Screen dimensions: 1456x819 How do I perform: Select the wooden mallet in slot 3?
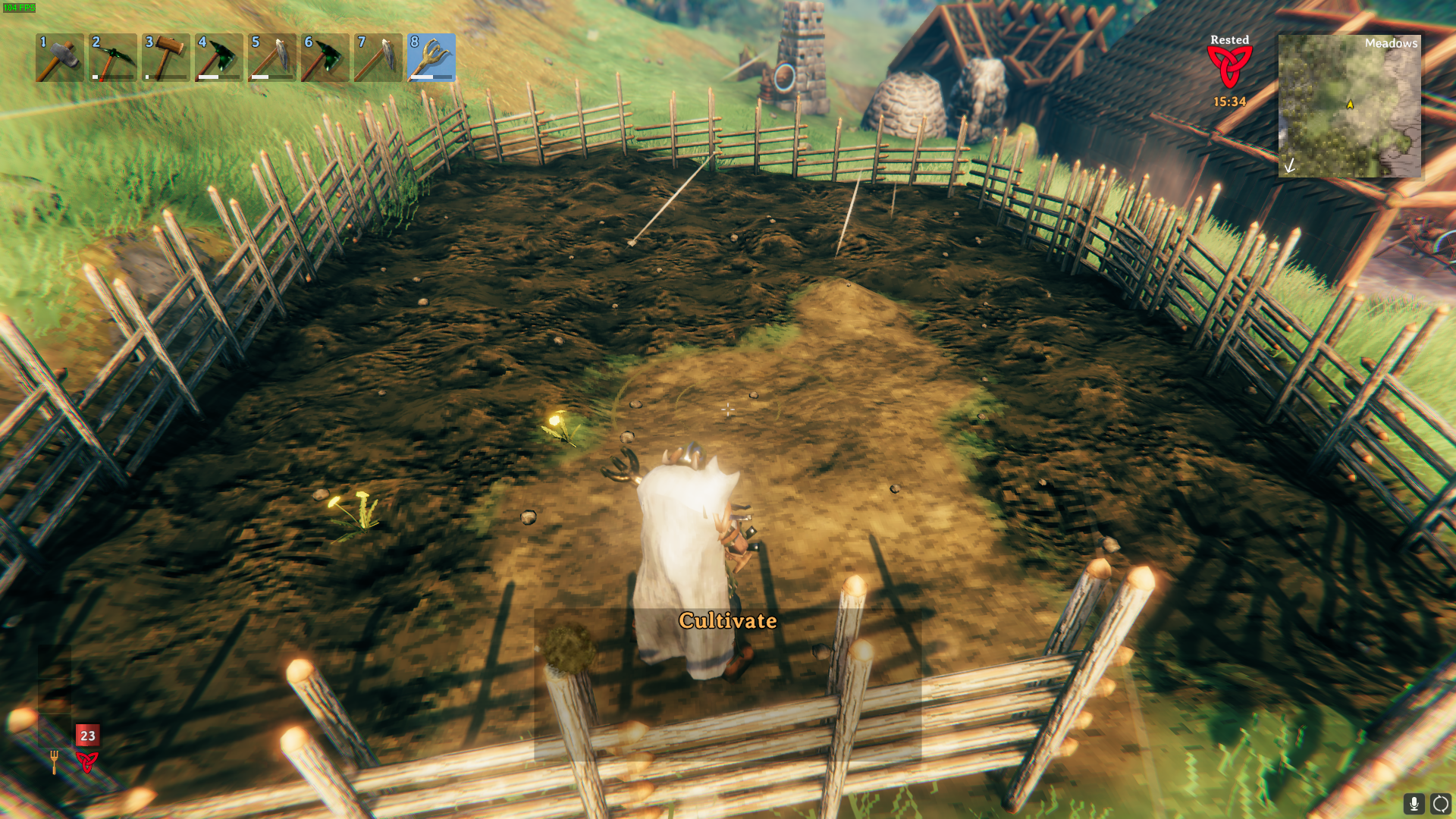click(166, 58)
